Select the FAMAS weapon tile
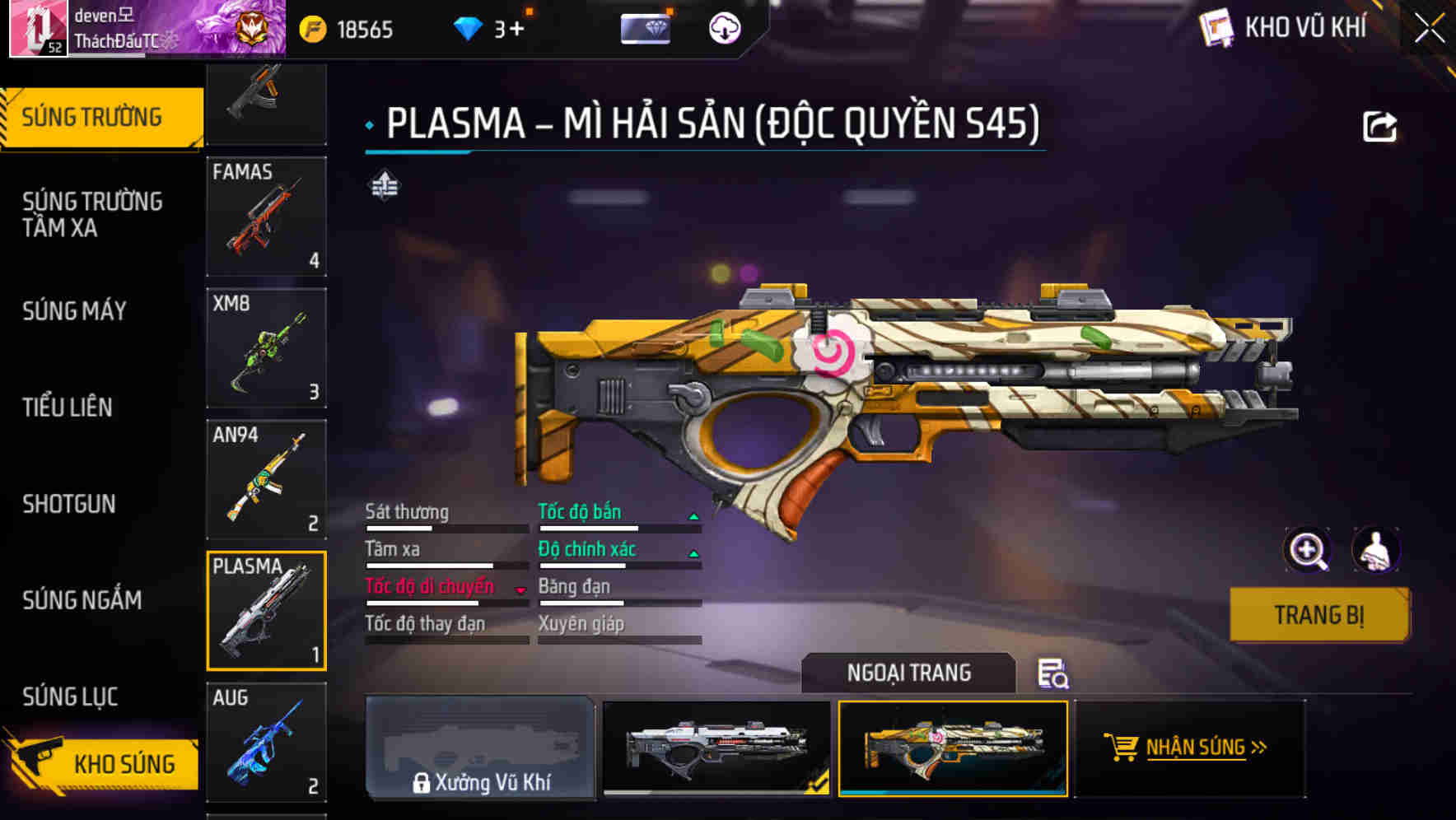This screenshot has width=1456, height=820. point(266,217)
